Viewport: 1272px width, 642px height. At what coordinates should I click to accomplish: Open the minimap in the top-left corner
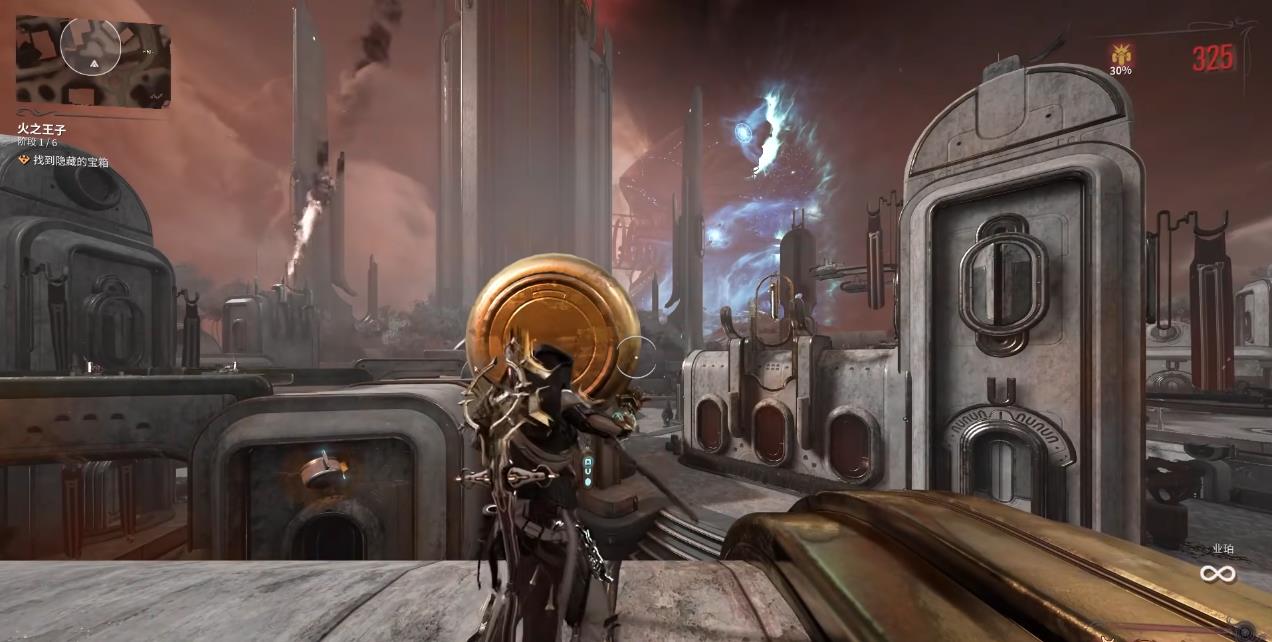pos(92,61)
